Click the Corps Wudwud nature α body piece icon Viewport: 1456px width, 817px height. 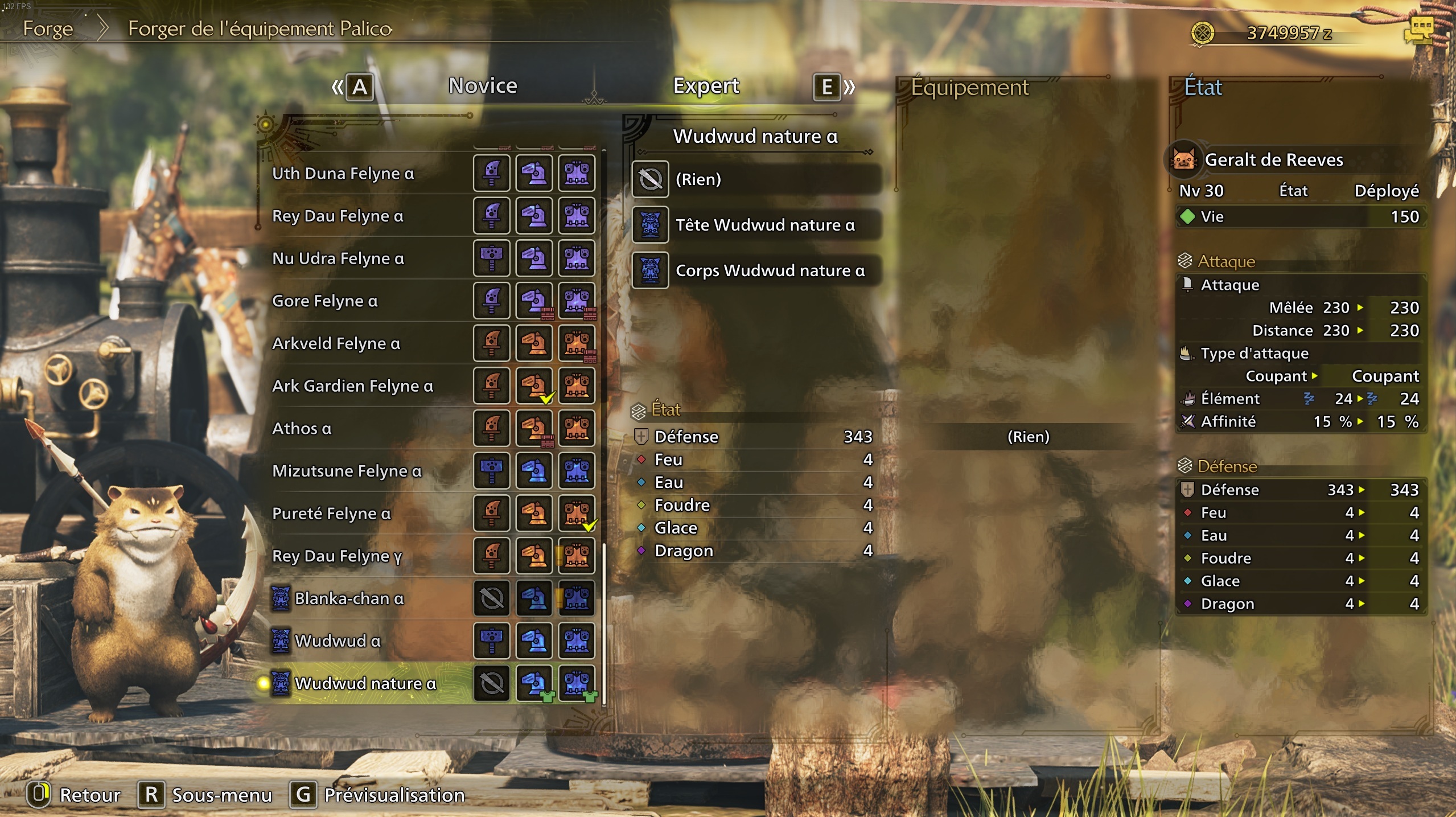point(650,270)
